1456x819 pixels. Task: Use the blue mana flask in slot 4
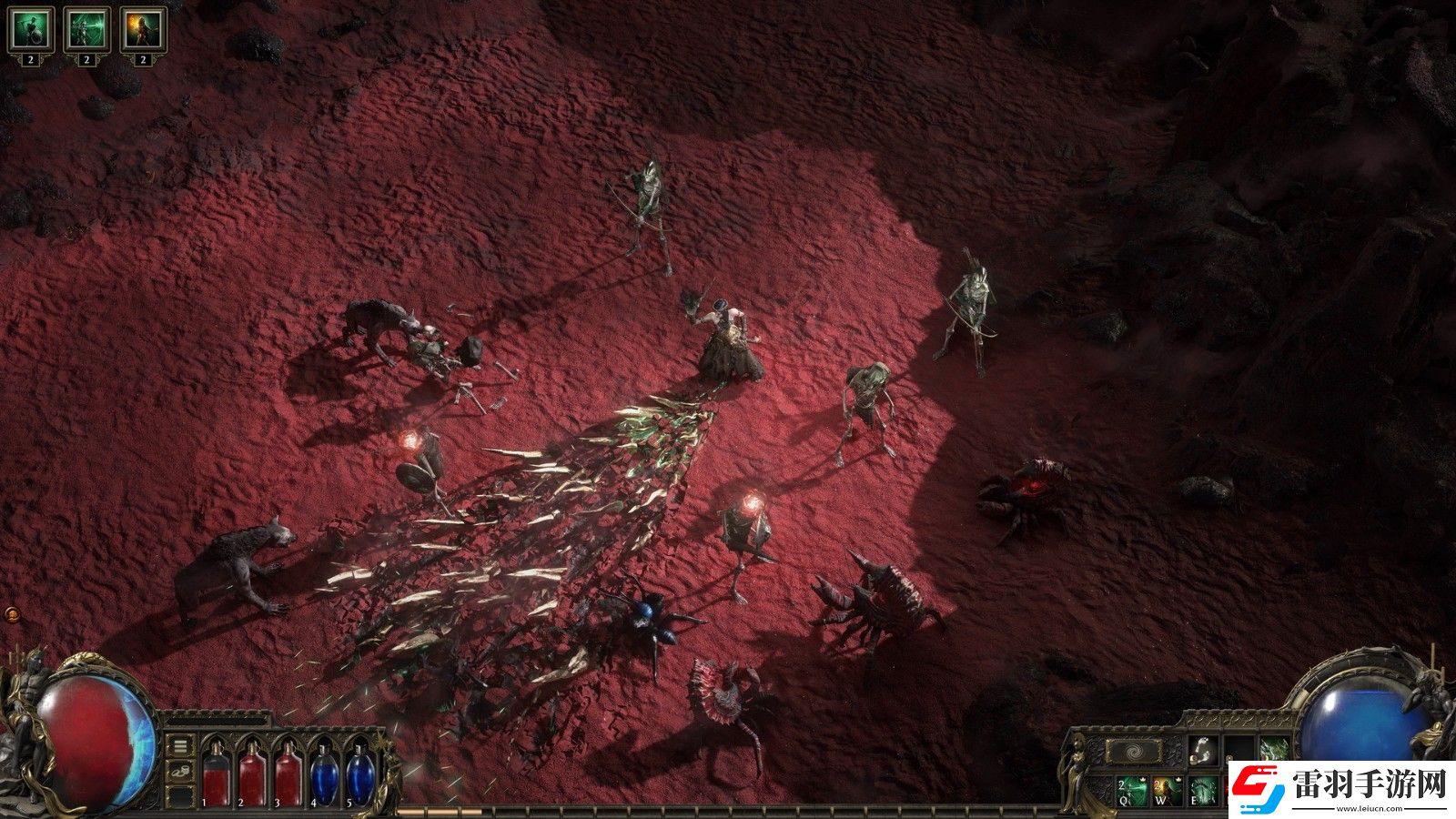pos(324,774)
